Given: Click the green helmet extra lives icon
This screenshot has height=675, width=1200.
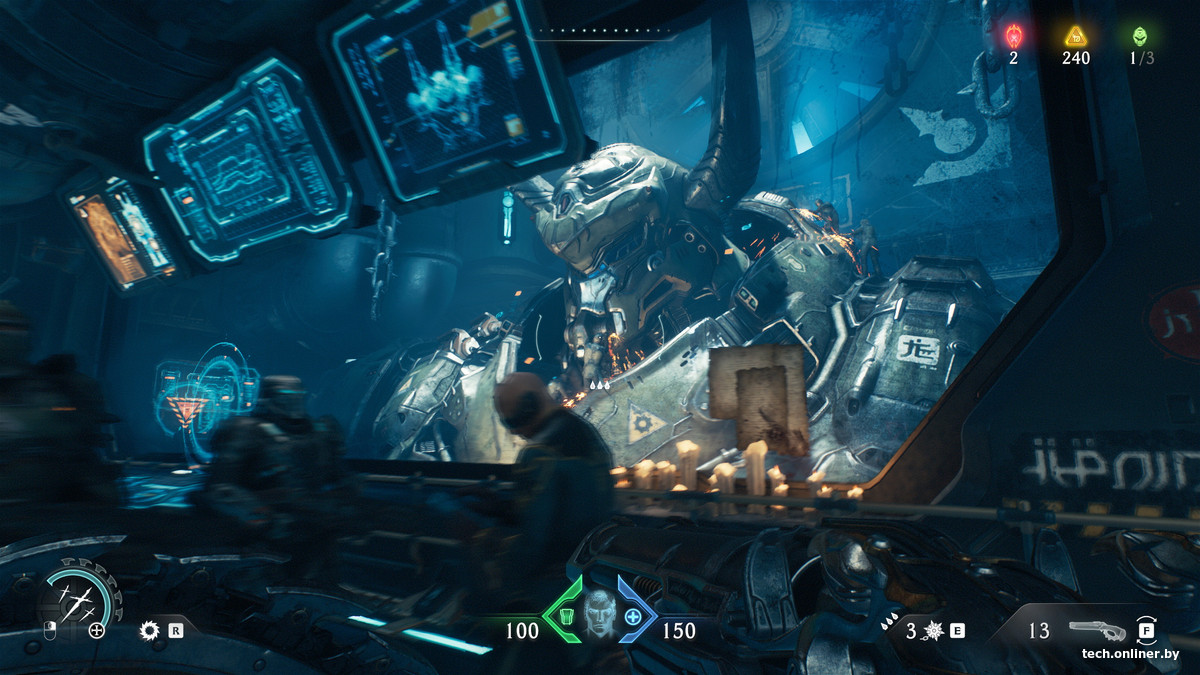Looking at the screenshot, I should [1140, 37].
